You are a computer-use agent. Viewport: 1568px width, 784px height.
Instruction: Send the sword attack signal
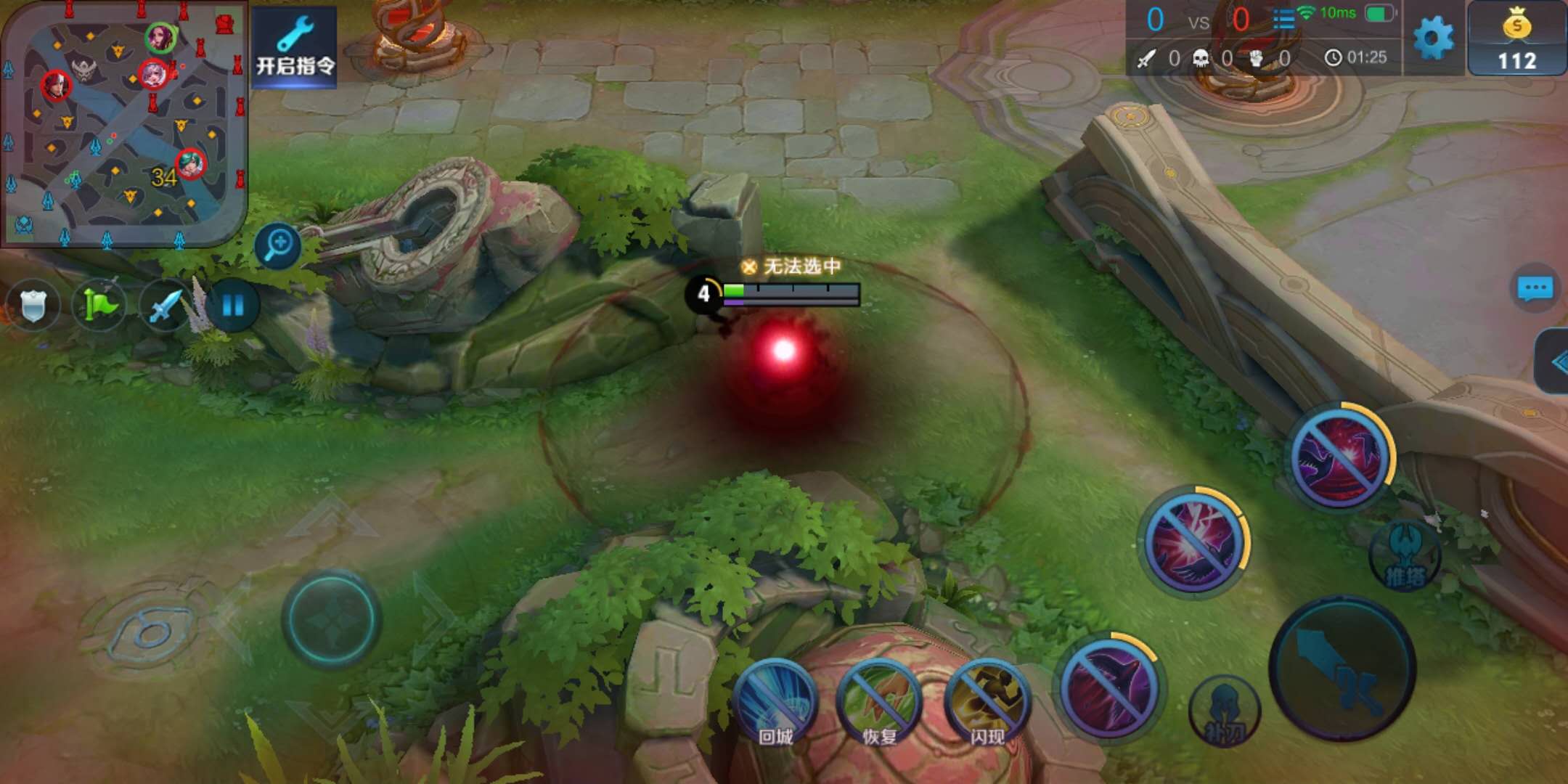166,305
